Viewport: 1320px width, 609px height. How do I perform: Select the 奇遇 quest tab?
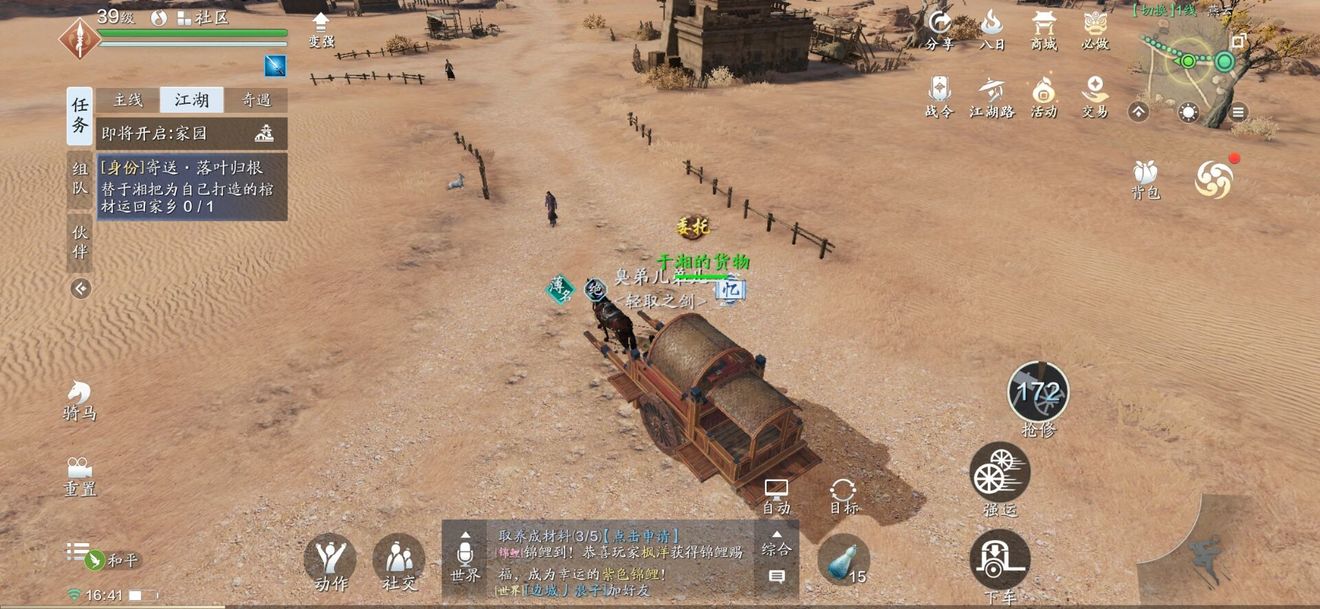click(255, 100)
